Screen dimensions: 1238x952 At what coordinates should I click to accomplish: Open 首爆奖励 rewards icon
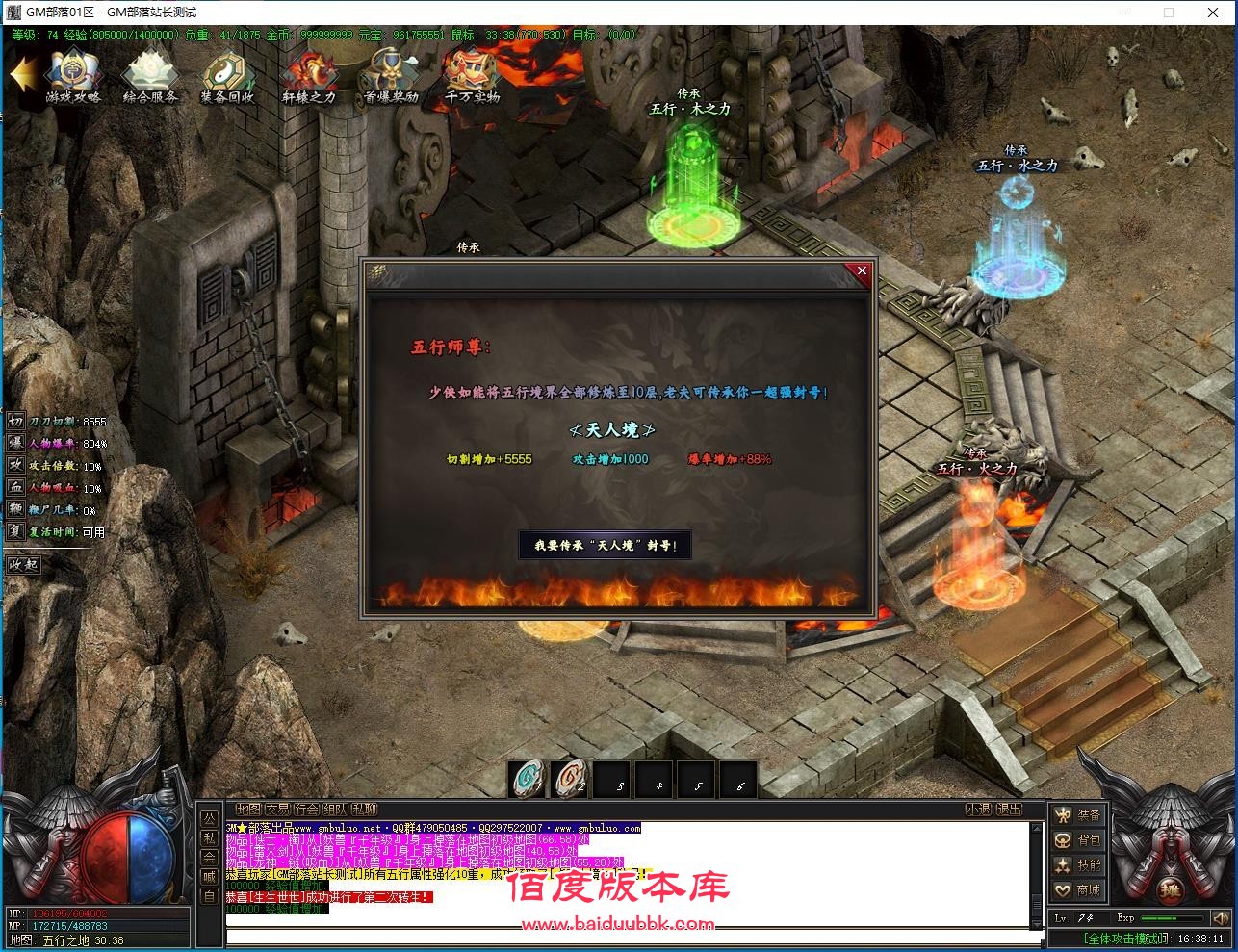coord(390,76)
